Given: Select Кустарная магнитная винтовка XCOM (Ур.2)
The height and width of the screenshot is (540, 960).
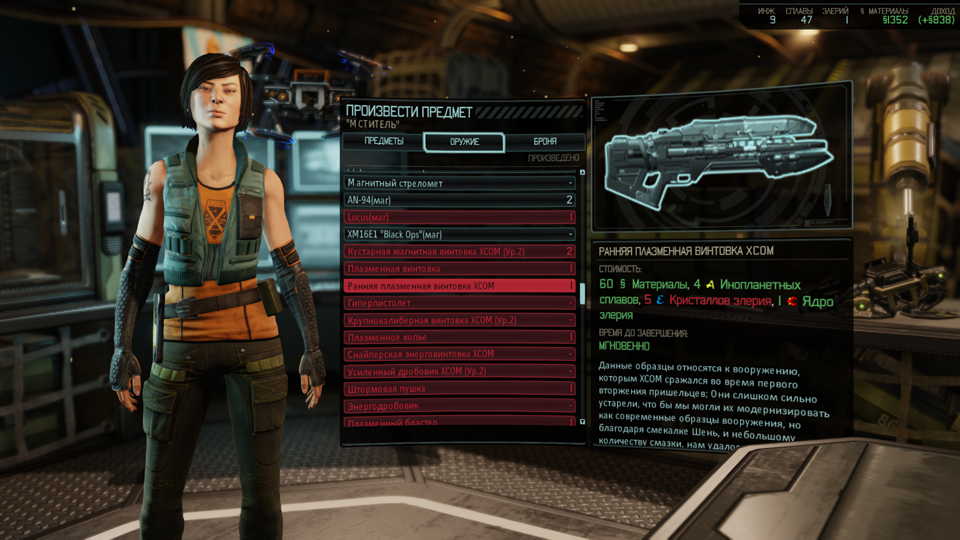Looking at the screenshot, I should coord(460,251).
